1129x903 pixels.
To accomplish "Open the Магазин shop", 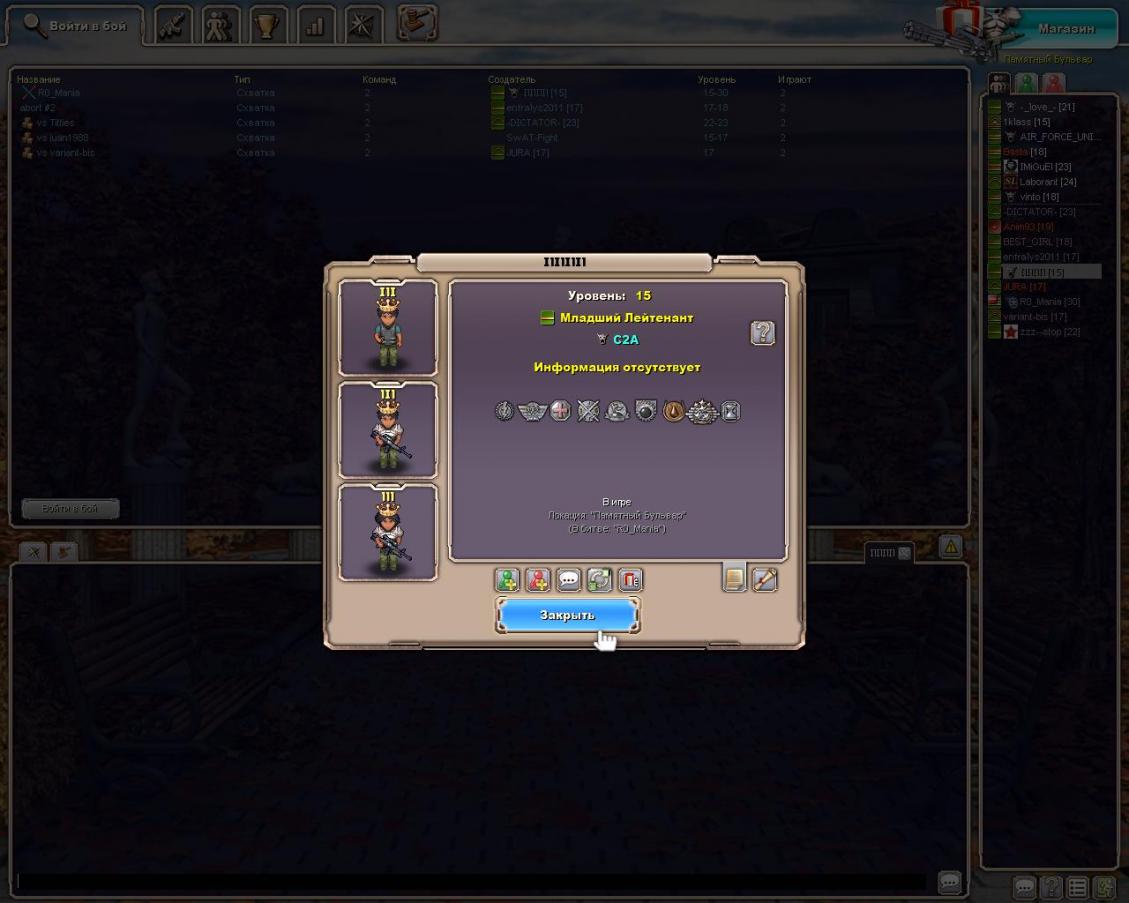I will 1065,28.
